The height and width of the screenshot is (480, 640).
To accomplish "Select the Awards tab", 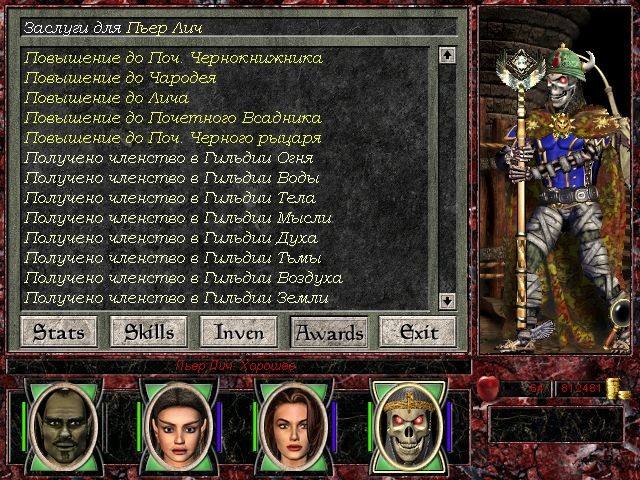I will 328,331.
